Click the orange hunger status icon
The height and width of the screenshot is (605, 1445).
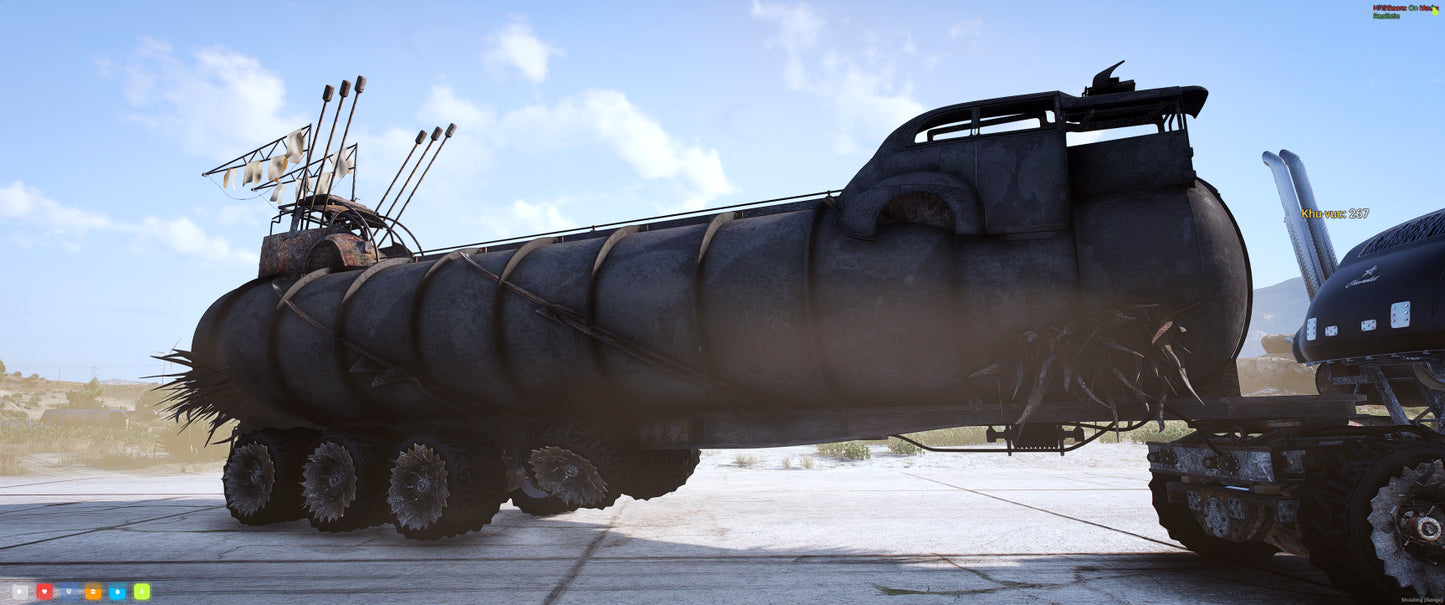[93, 591]
